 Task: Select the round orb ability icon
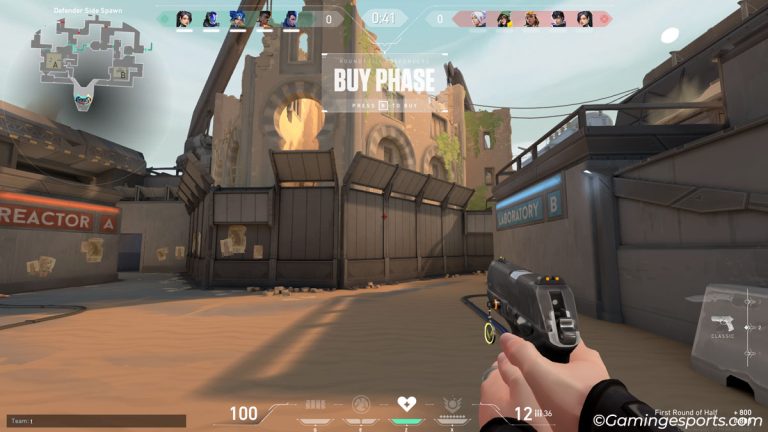361,405
